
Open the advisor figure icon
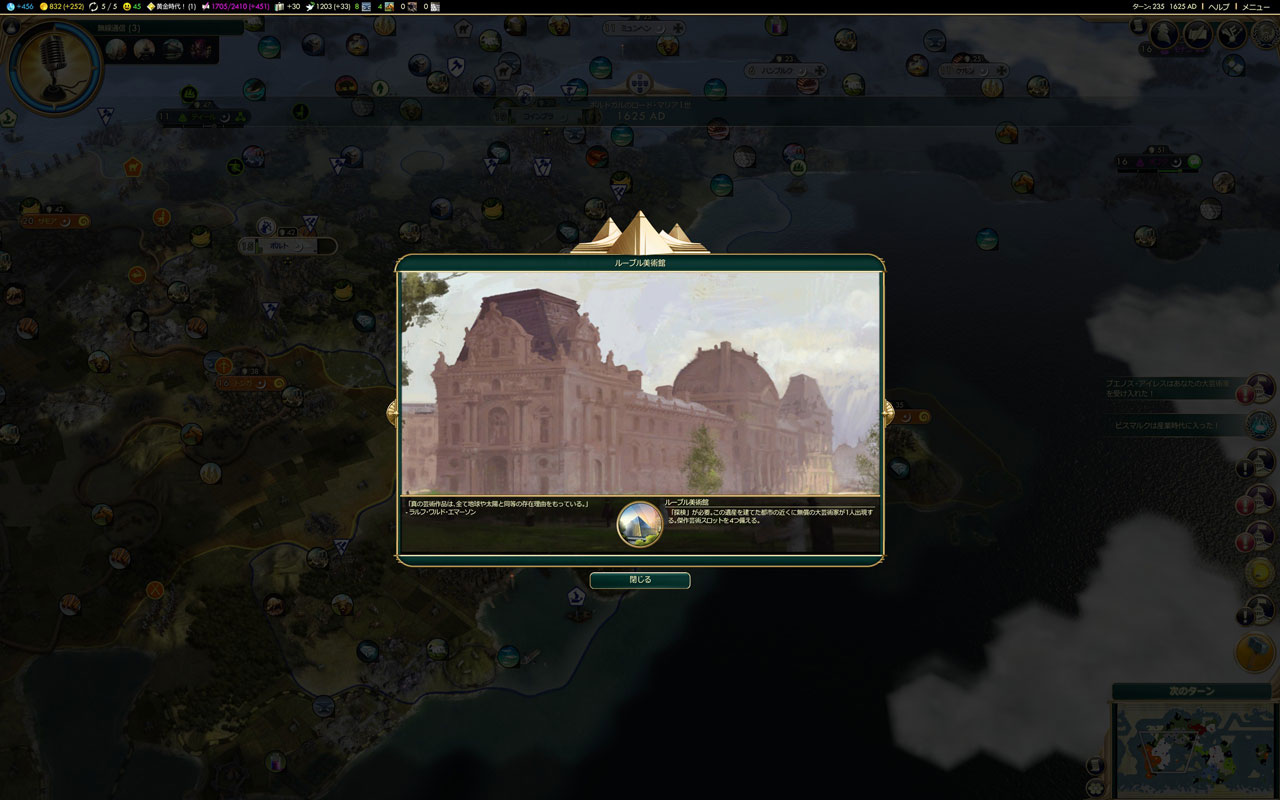pos(1164,35)
